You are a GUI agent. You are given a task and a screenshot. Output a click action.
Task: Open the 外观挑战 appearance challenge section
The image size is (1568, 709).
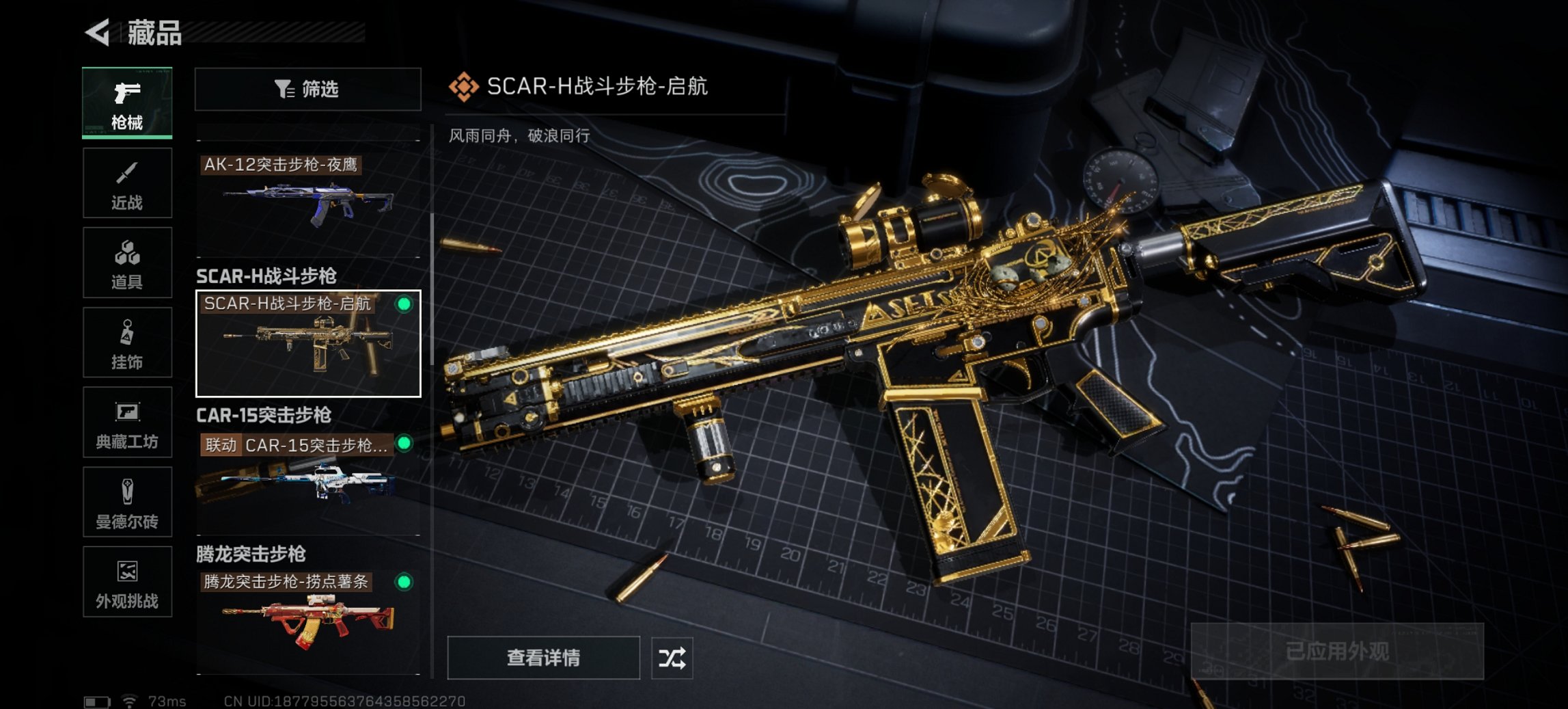127,583
